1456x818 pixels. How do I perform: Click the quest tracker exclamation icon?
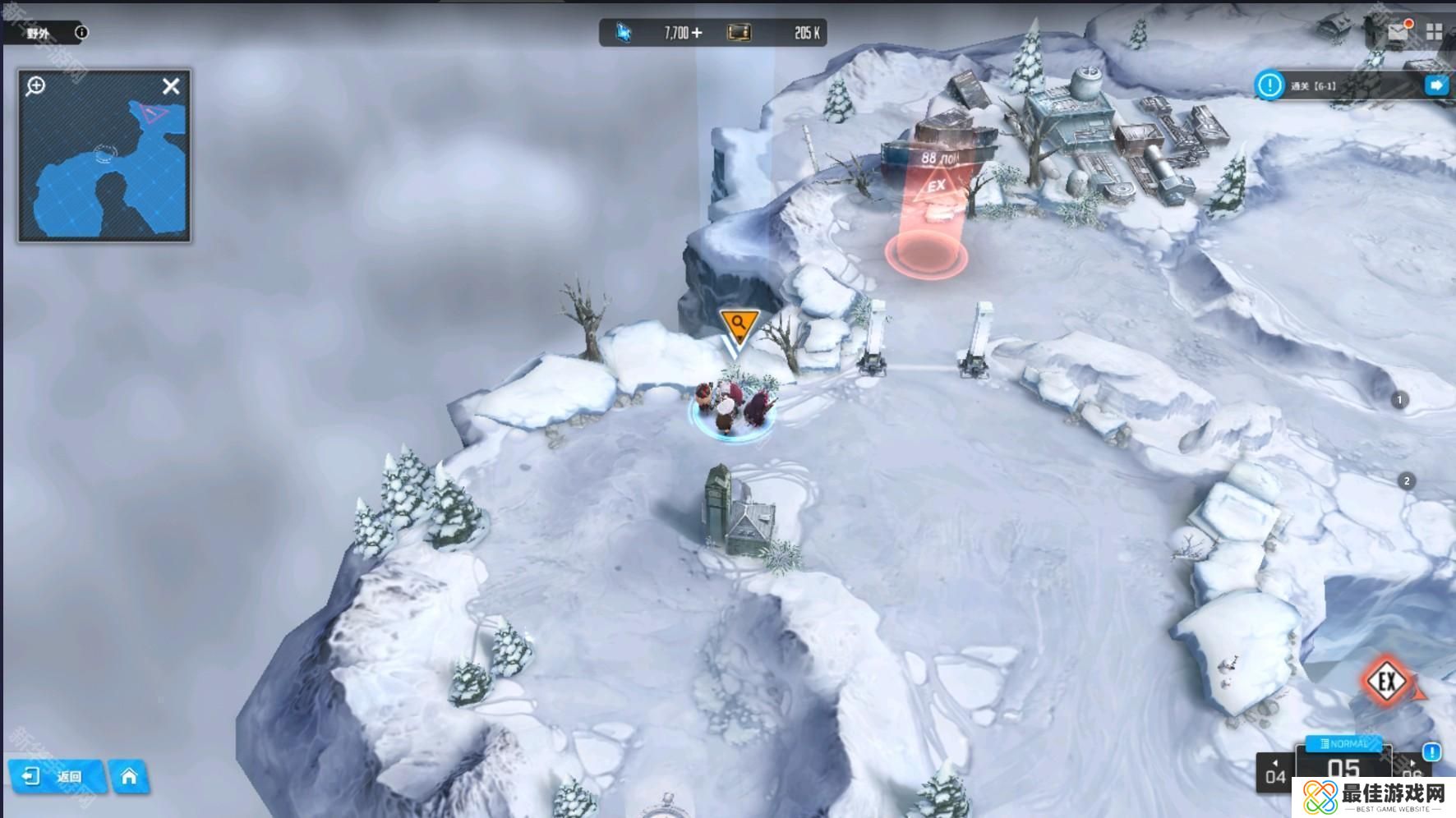(1269, 85)
